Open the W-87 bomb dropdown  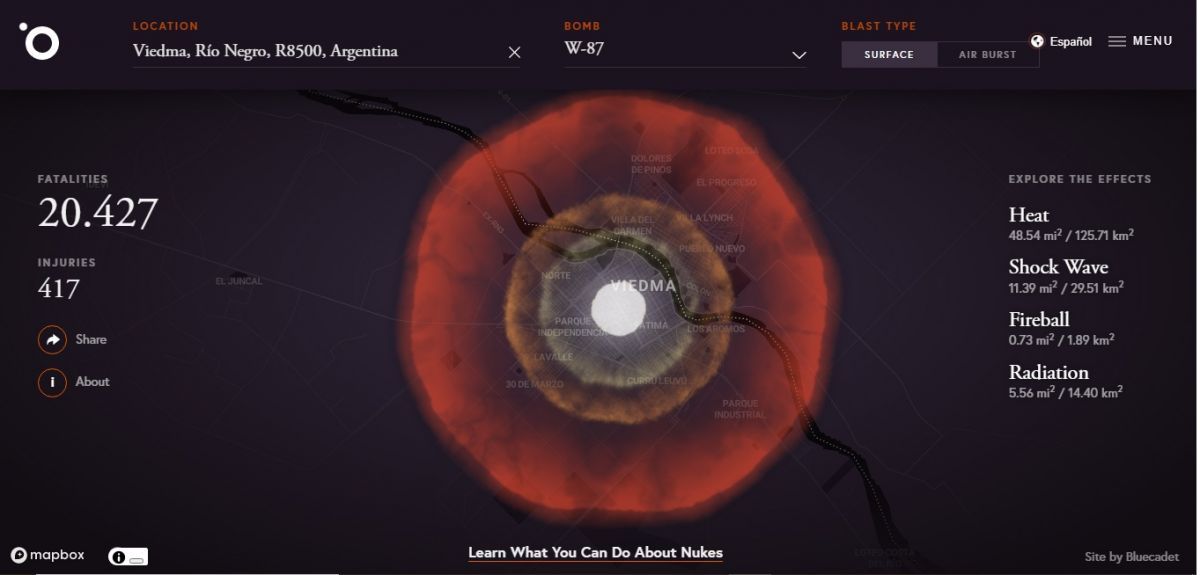pos(685,51)
